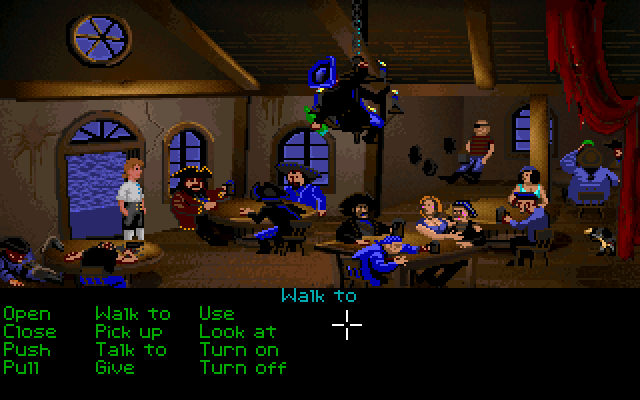Image resolution: width=640 pixels, height=400 pixels.
Task: Select the Walk to verb in the verb list
Action: click(132, 315)
